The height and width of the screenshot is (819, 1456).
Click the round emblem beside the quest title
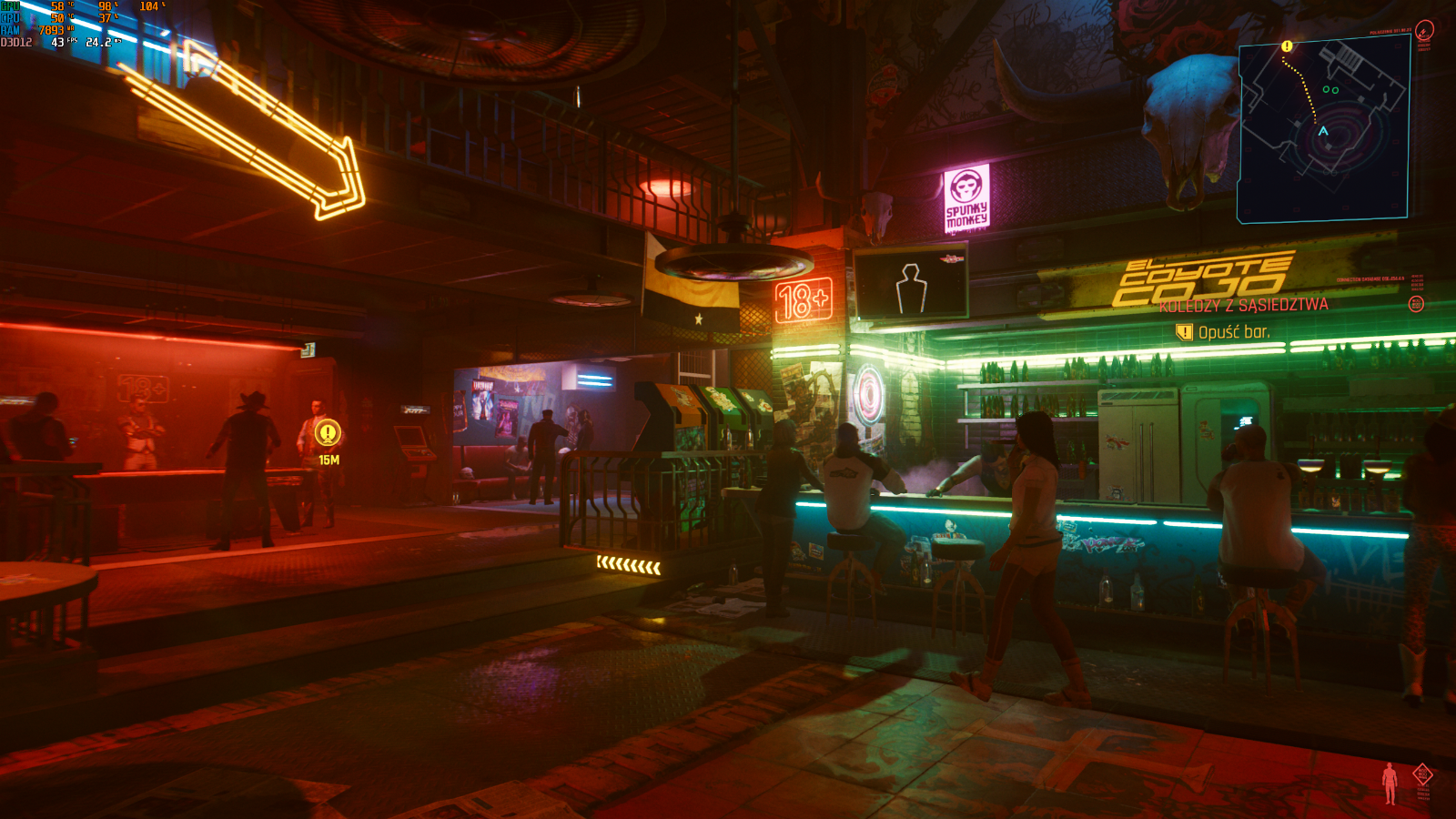1416,304
